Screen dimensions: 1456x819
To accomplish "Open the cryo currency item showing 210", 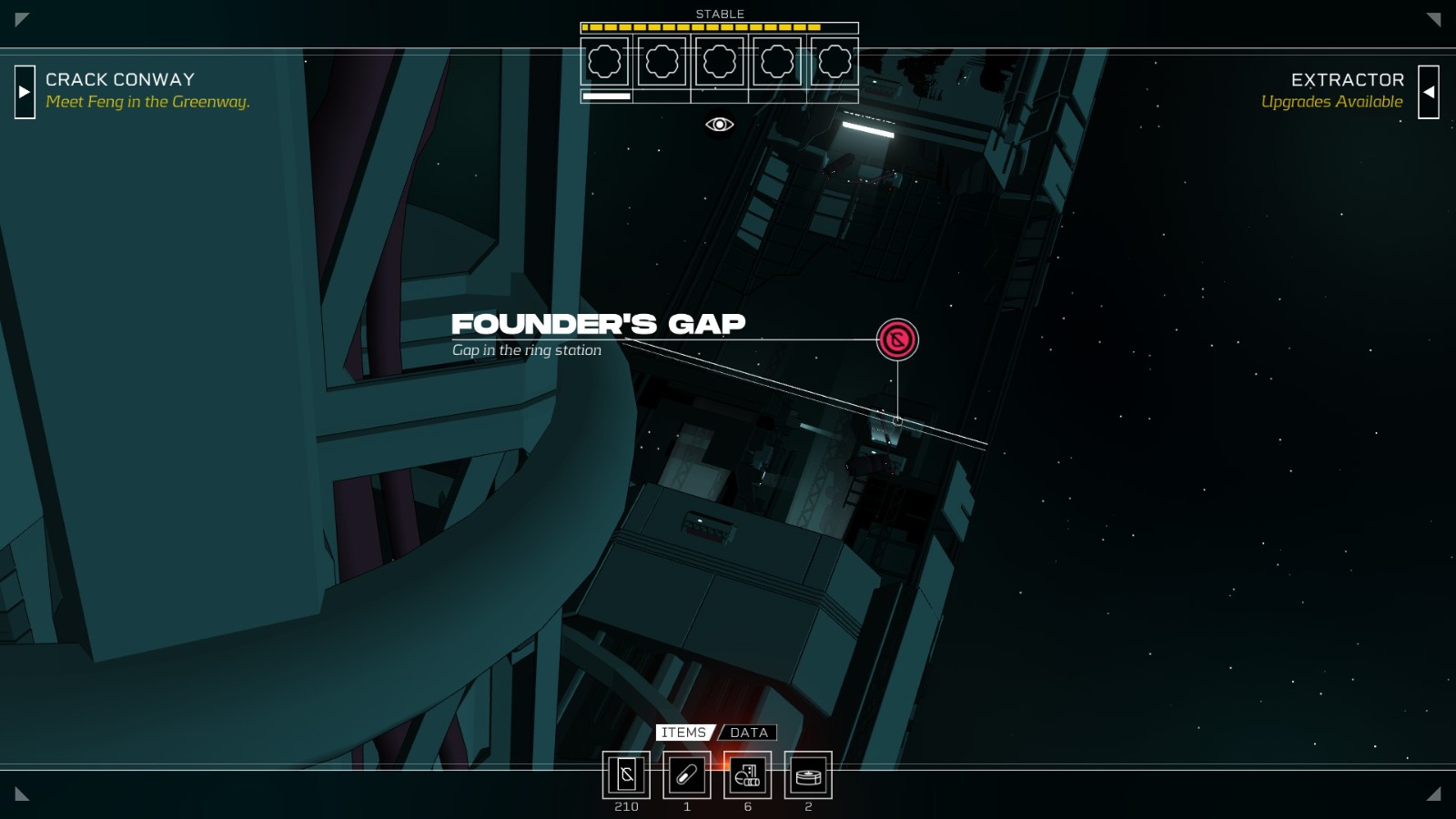I will (627, 776).
